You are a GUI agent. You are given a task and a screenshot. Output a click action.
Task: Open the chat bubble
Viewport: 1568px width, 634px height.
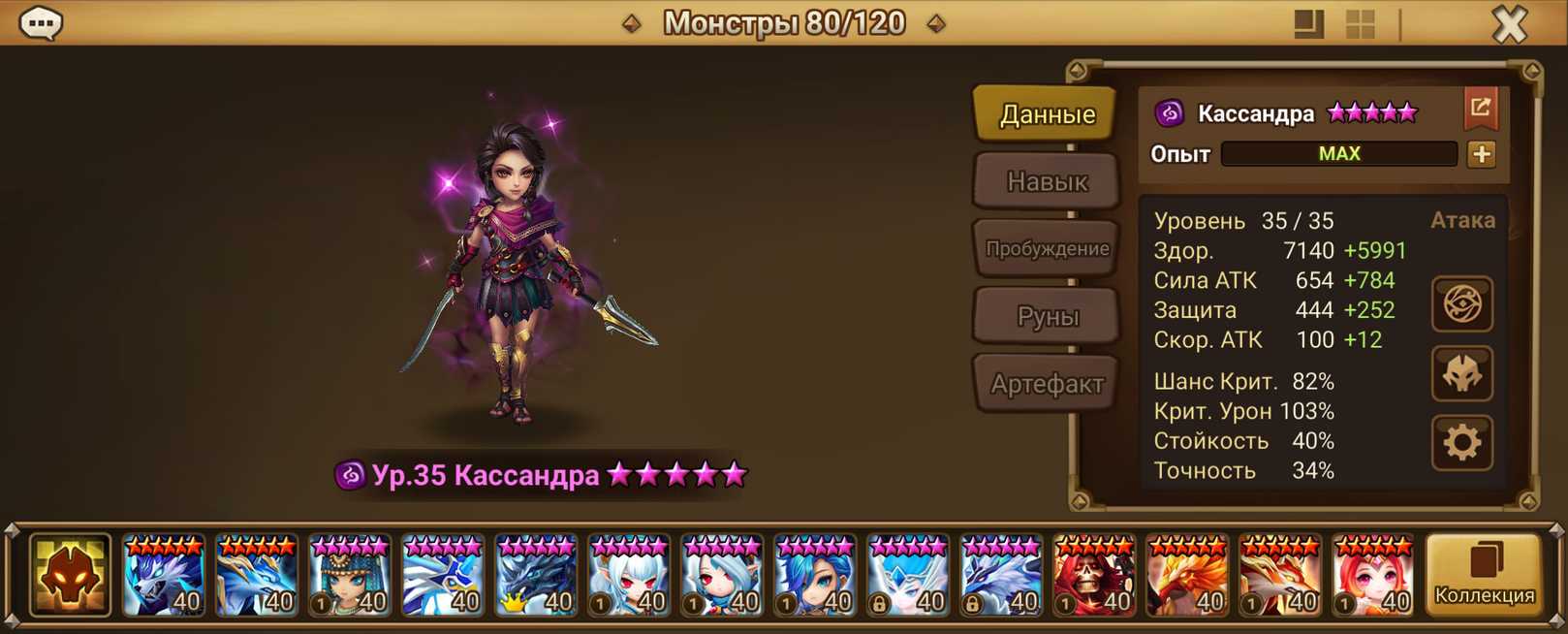(x=41, y=23)
